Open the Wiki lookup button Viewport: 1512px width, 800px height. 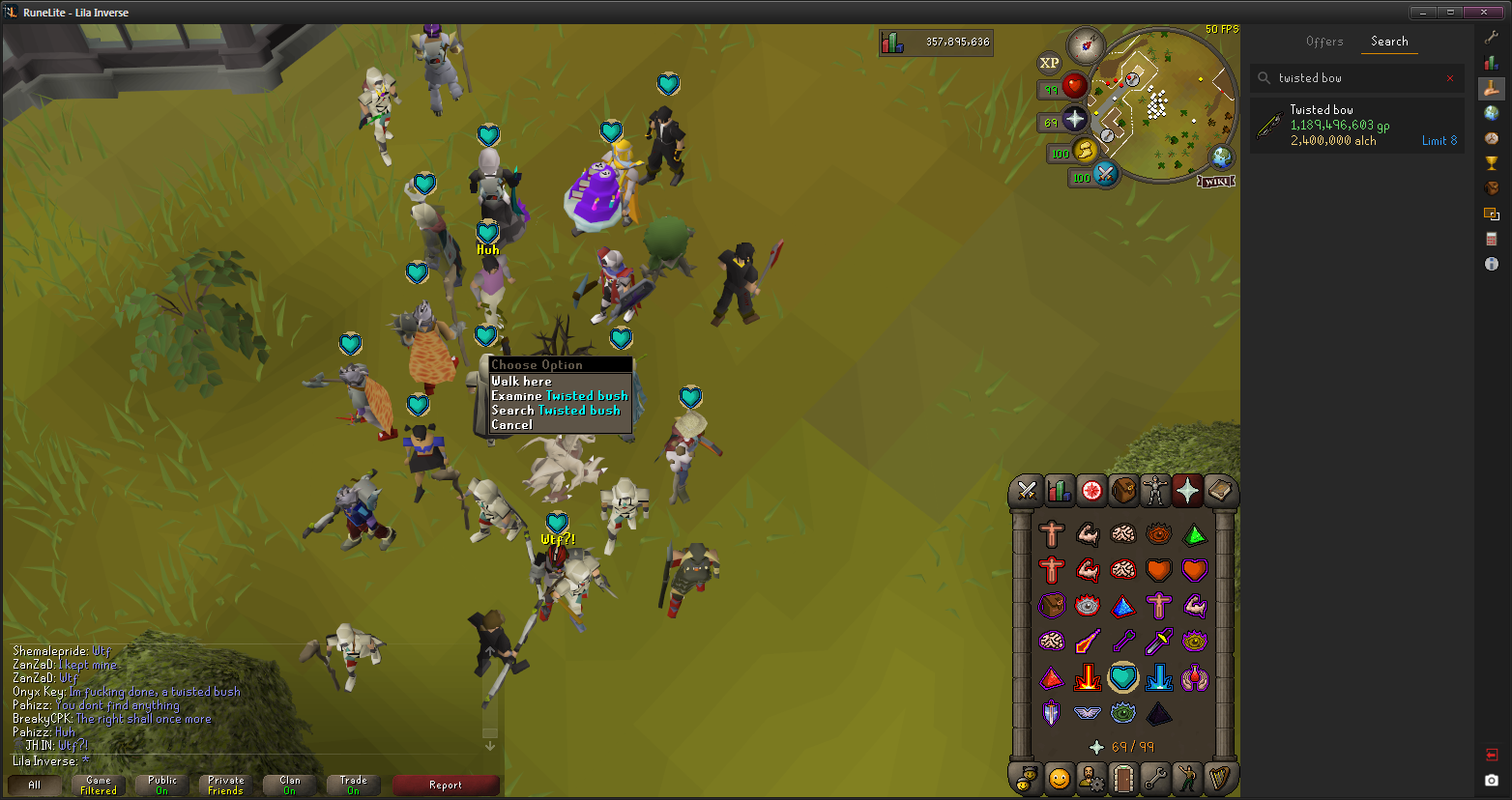tap(1216, 181)
